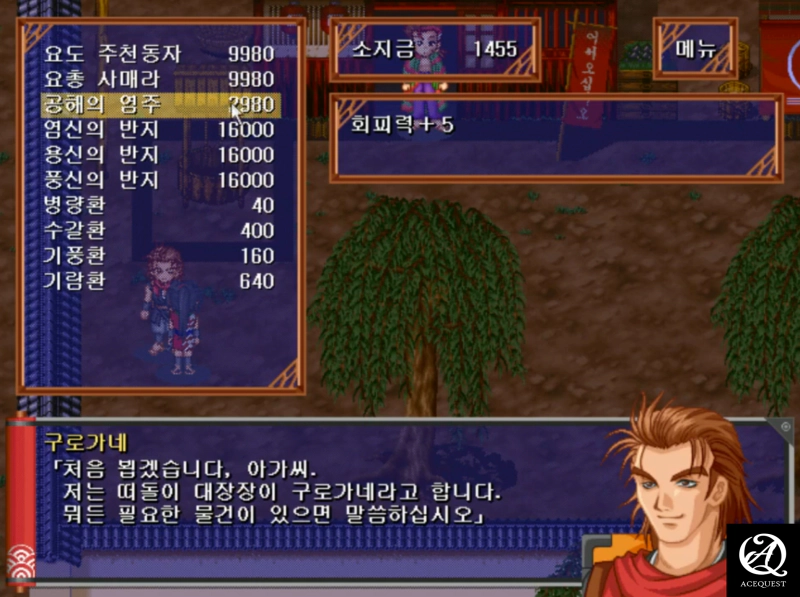Open the 메뉴 button

[695, 49]
